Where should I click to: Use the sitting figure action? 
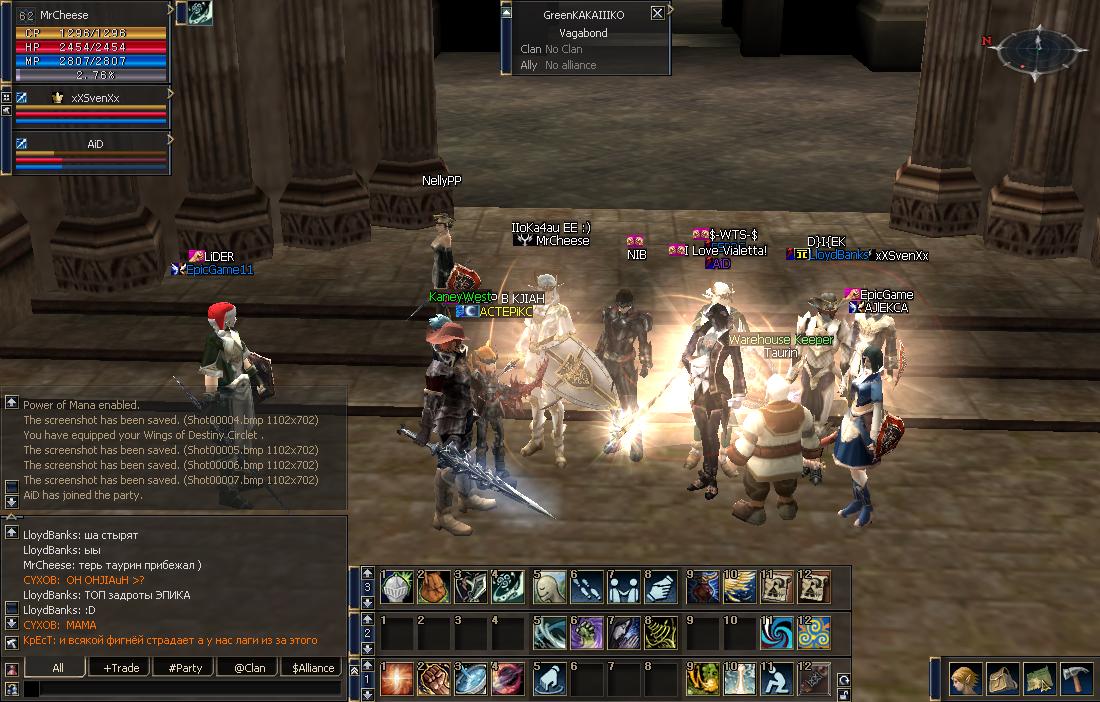pyautogui.click(x=777, y=680)
